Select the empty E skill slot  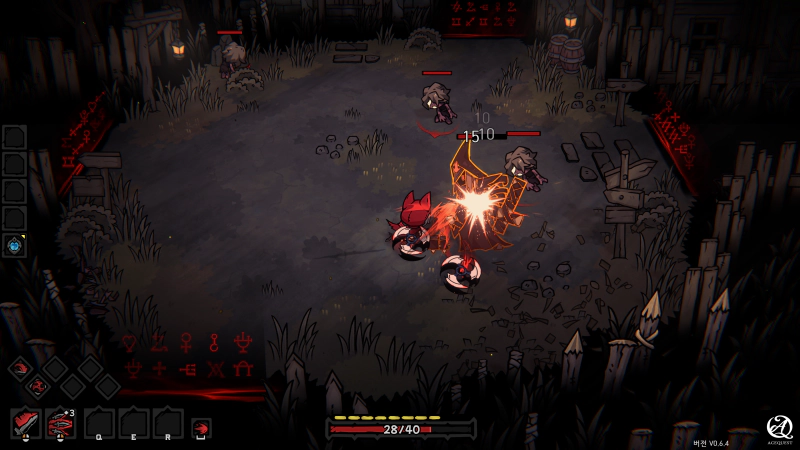pos(133,422)
